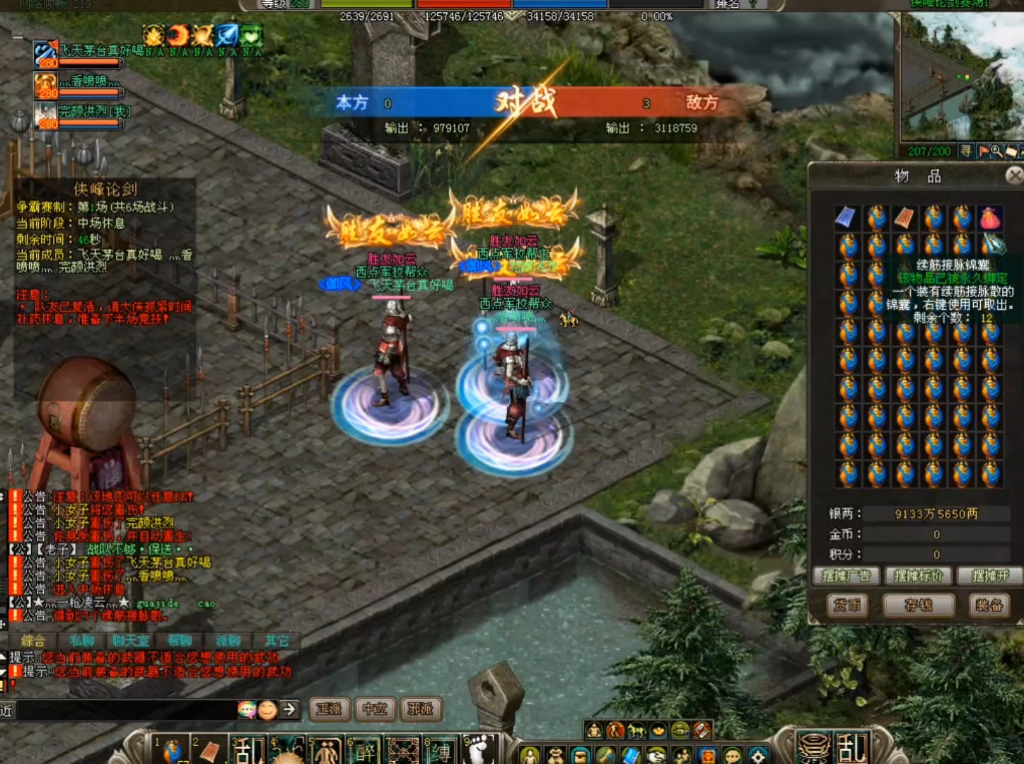Choose the 中立 neutral button
1024x764 pixels.
[375, 709]
